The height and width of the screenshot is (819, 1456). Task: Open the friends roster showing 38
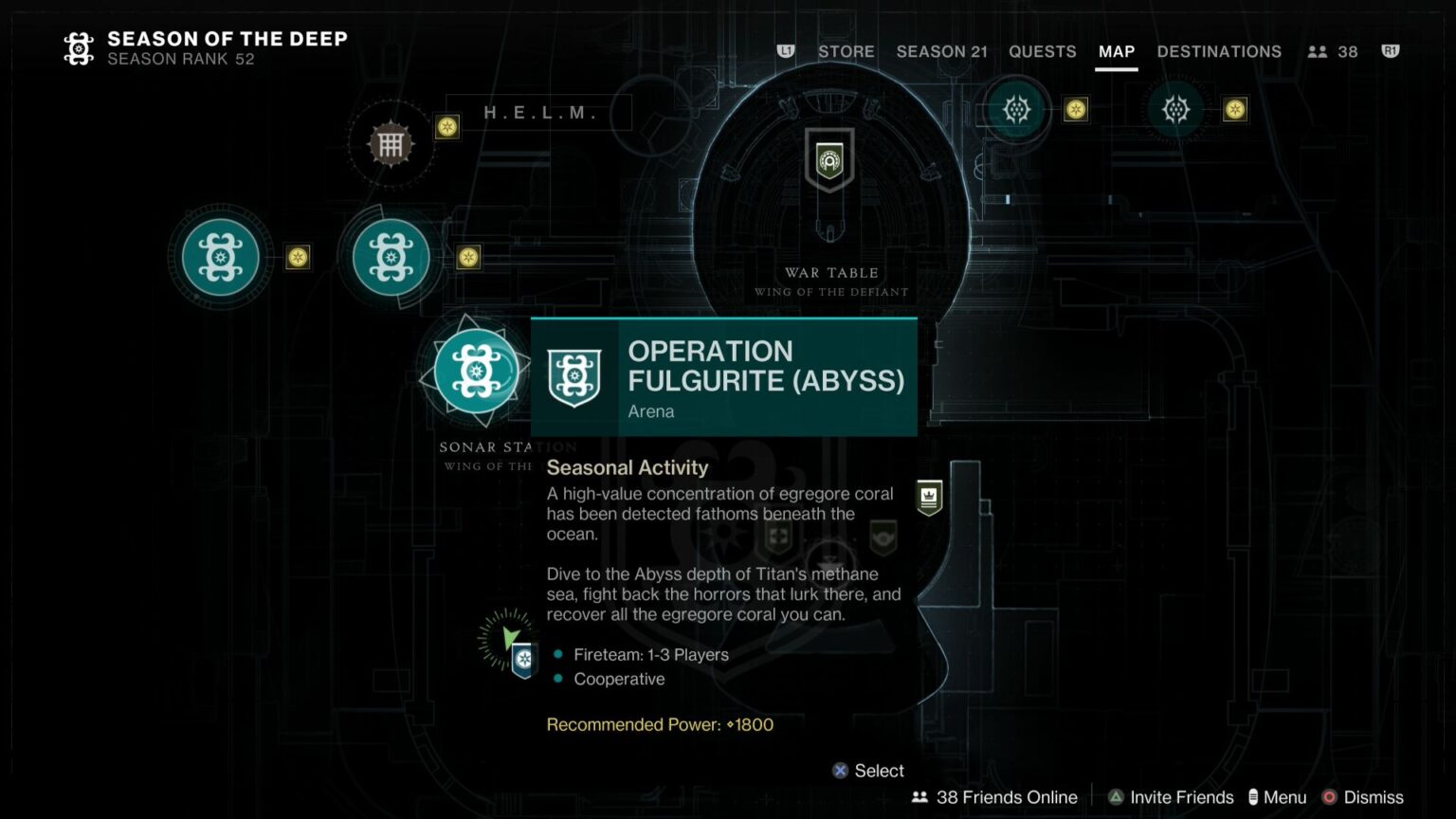(x=1333, y=52)
